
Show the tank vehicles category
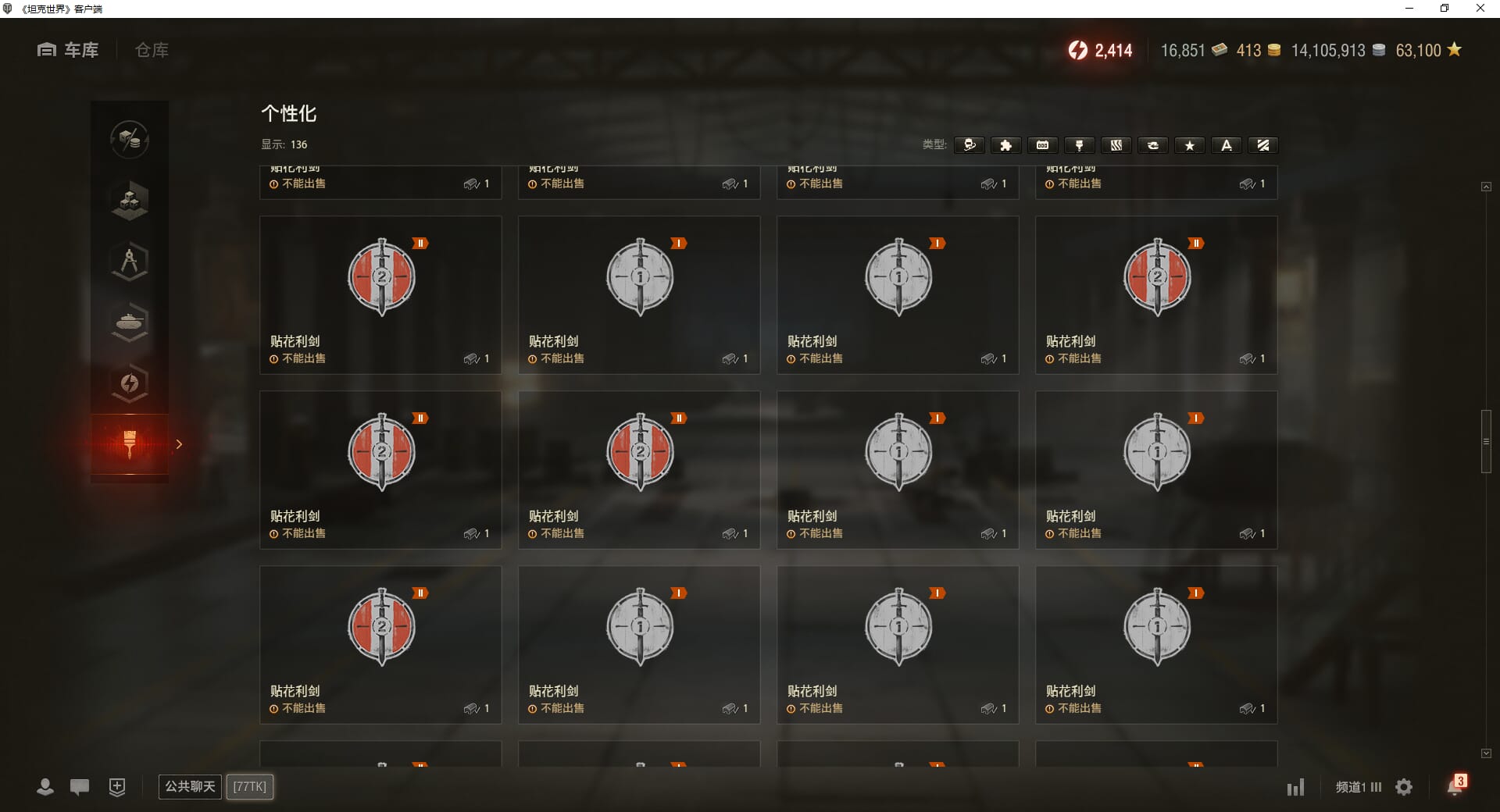pyautogui.click(x=130, y=322)
